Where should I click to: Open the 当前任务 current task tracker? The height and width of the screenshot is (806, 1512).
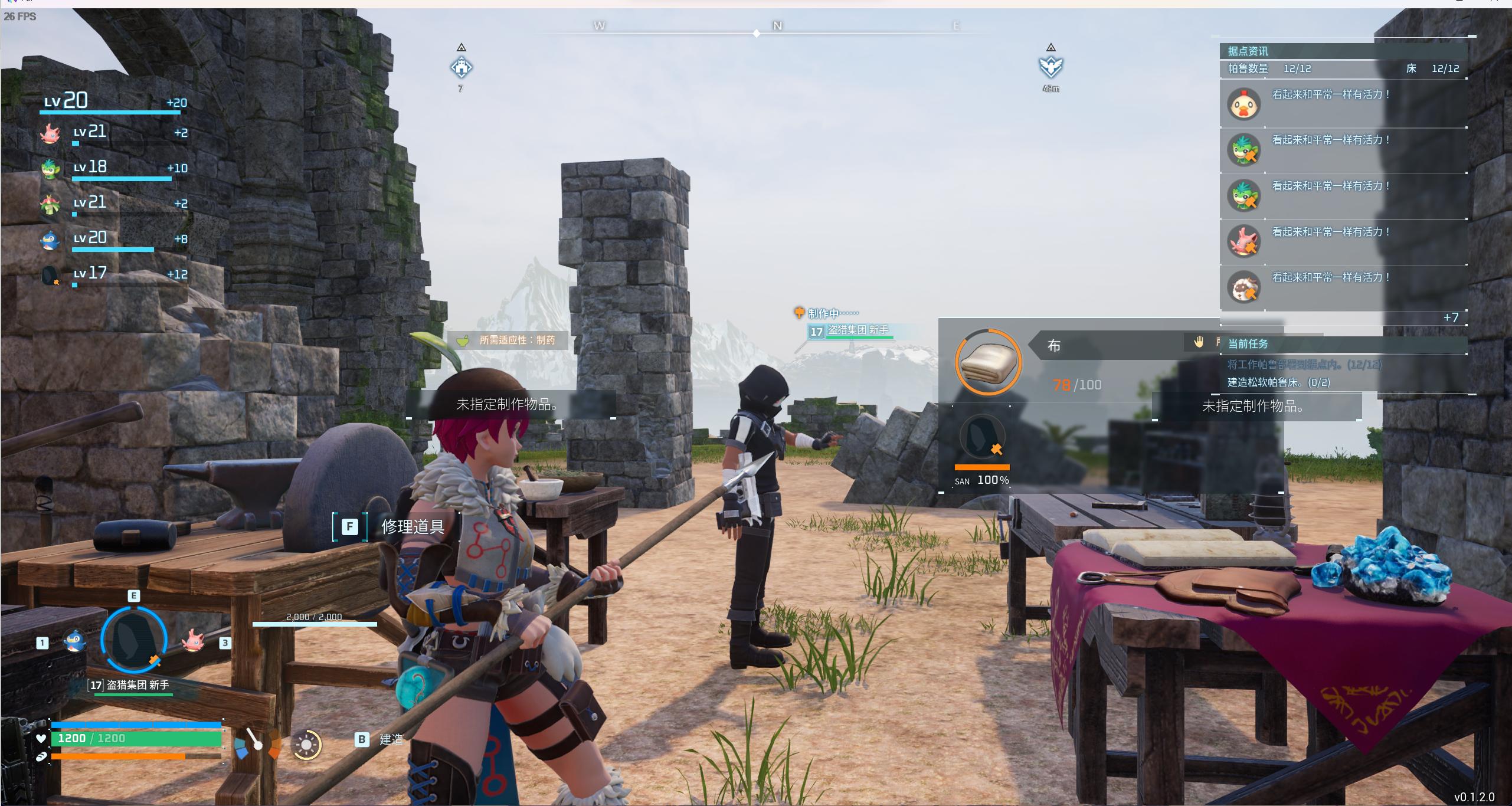point(1248,343)
